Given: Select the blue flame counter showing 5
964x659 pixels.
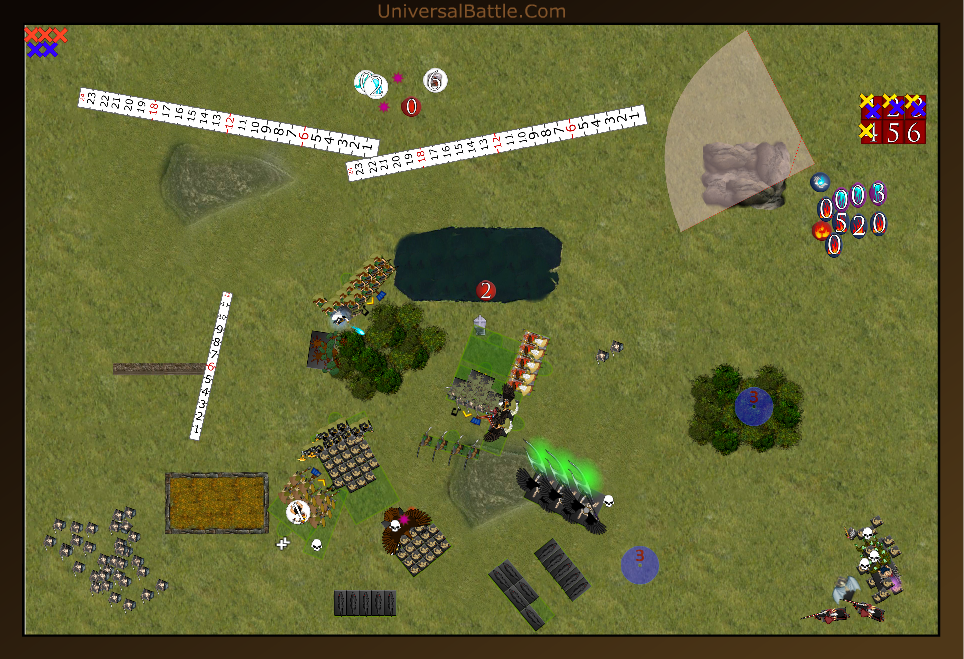Looking at the screenshot, I should pos(841,223).
